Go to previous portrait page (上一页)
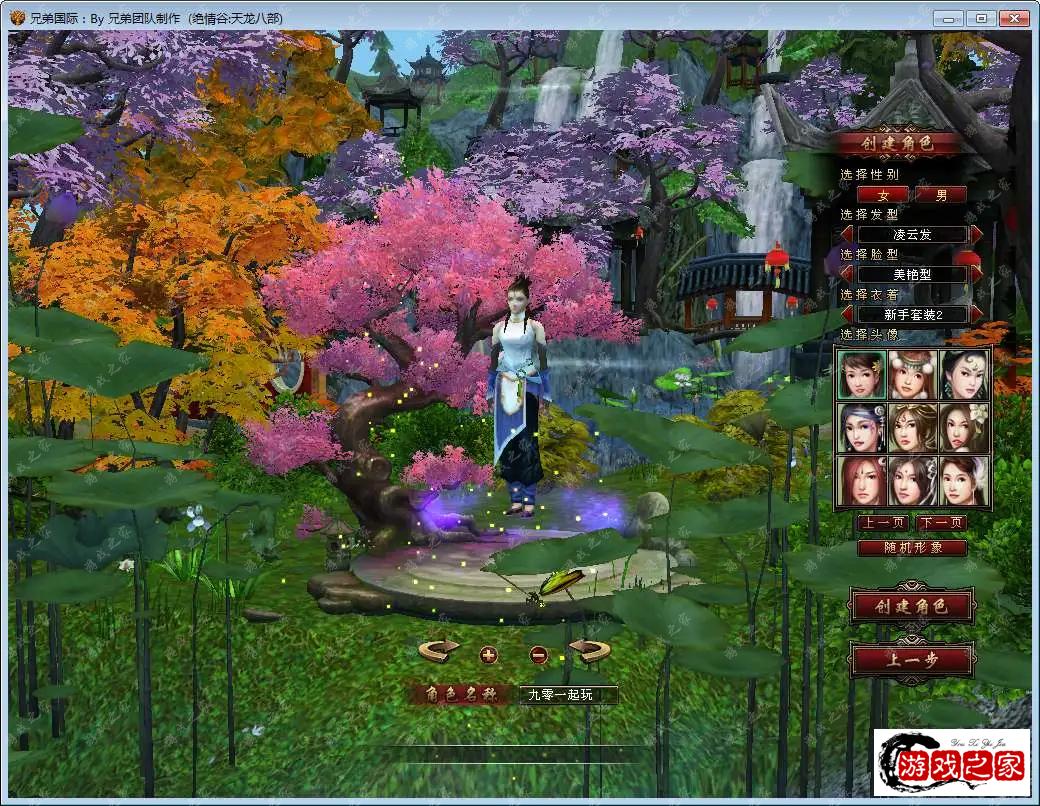Viewport: 1040px width, 806px height. click(x=882, y=523)
